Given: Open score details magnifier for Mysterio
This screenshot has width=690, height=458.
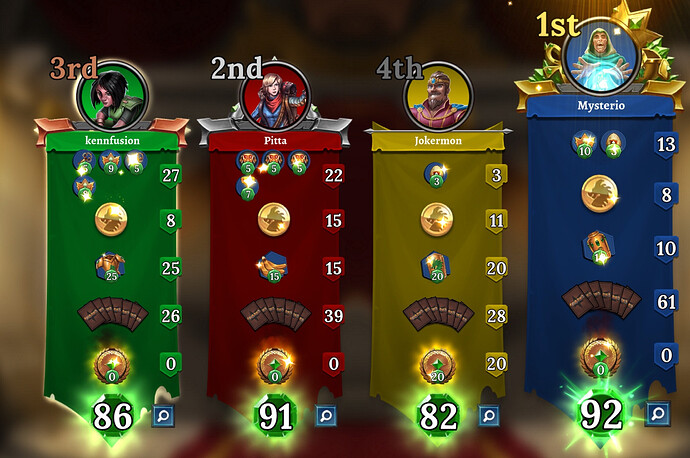Looking at the screenshot, I should 656,413.
